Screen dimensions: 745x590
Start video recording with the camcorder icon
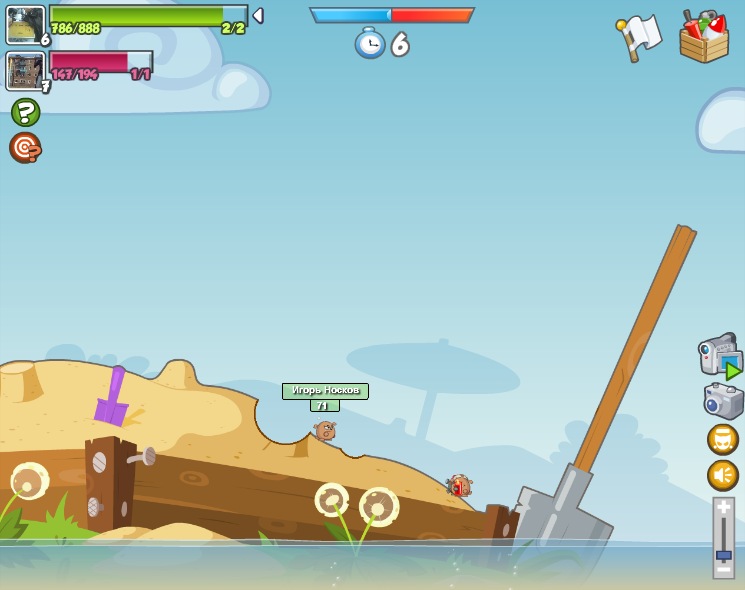(x=719, y=355)
